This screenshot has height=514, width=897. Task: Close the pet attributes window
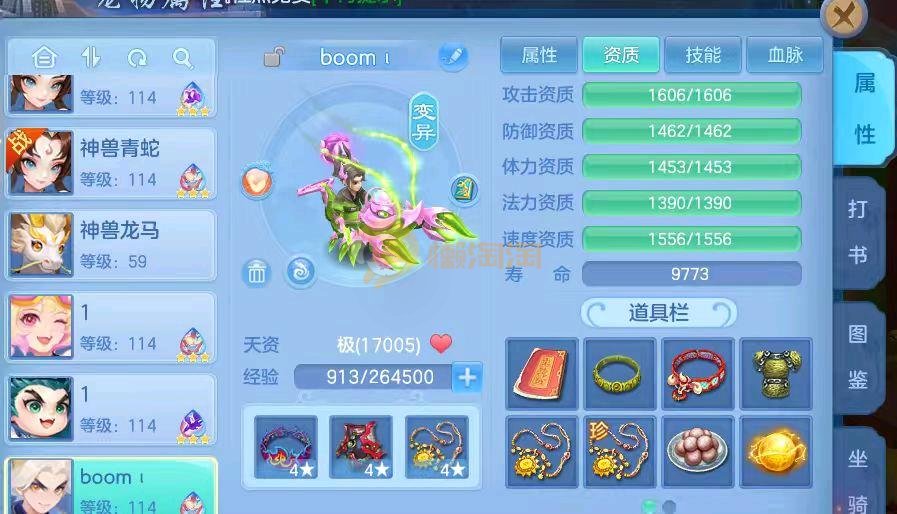tap(843, 16)
